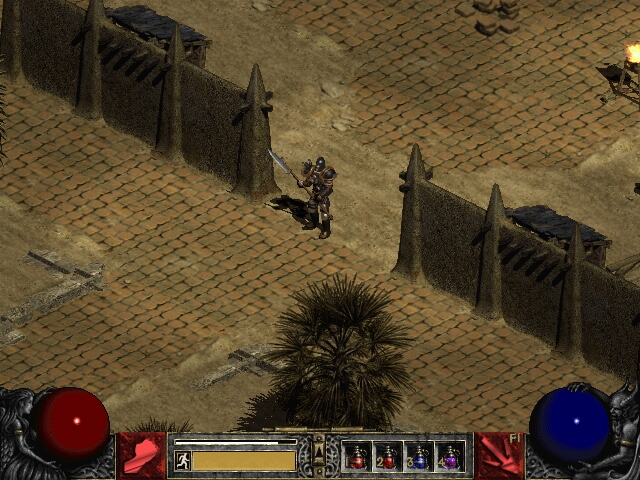The height and width of the screenshot is (480, 640).
Task: Use the red healing potion in belt slot 2
Action: [388, 457]
